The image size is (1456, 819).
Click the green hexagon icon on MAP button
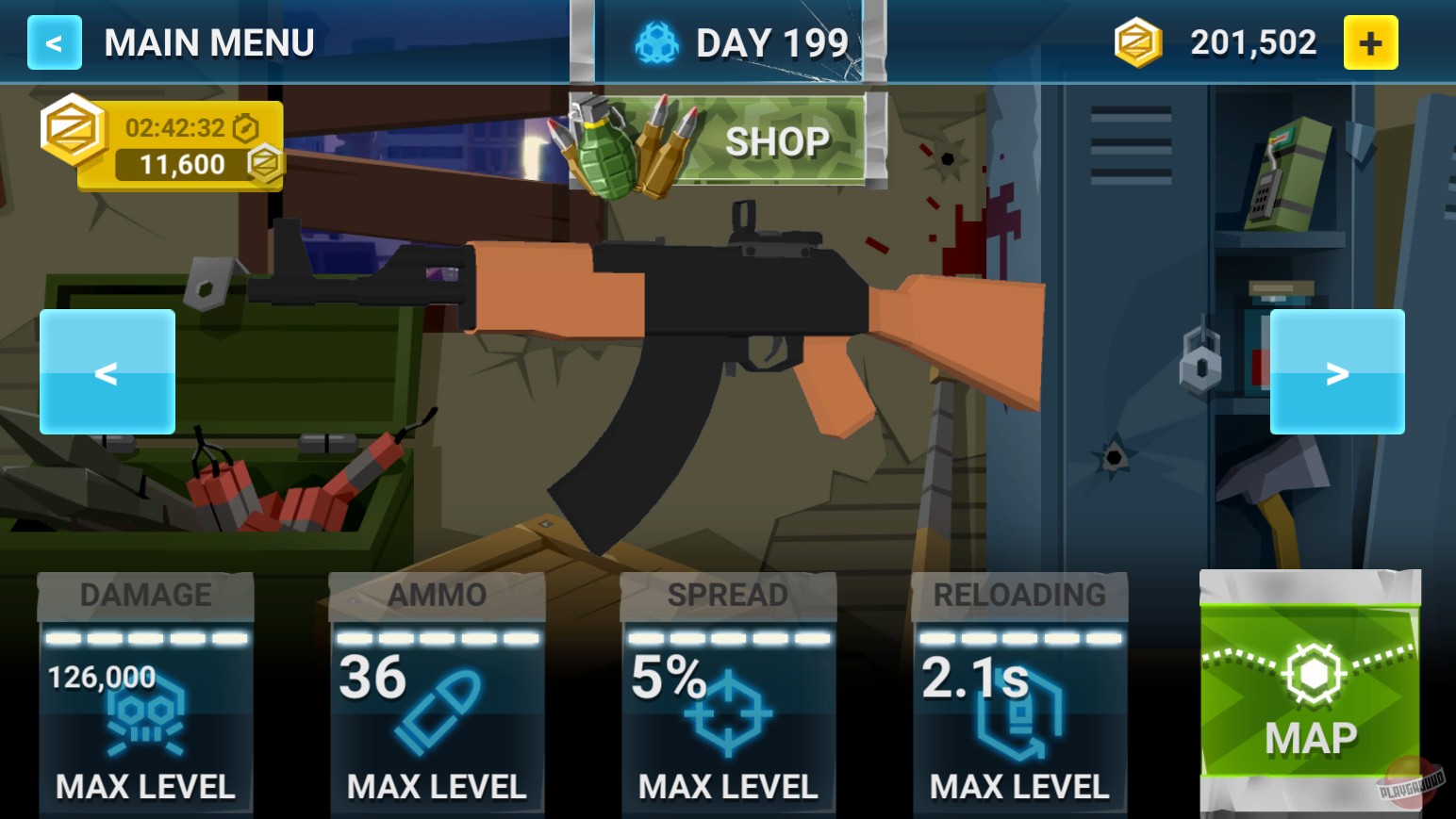[x=1311, y=674]
